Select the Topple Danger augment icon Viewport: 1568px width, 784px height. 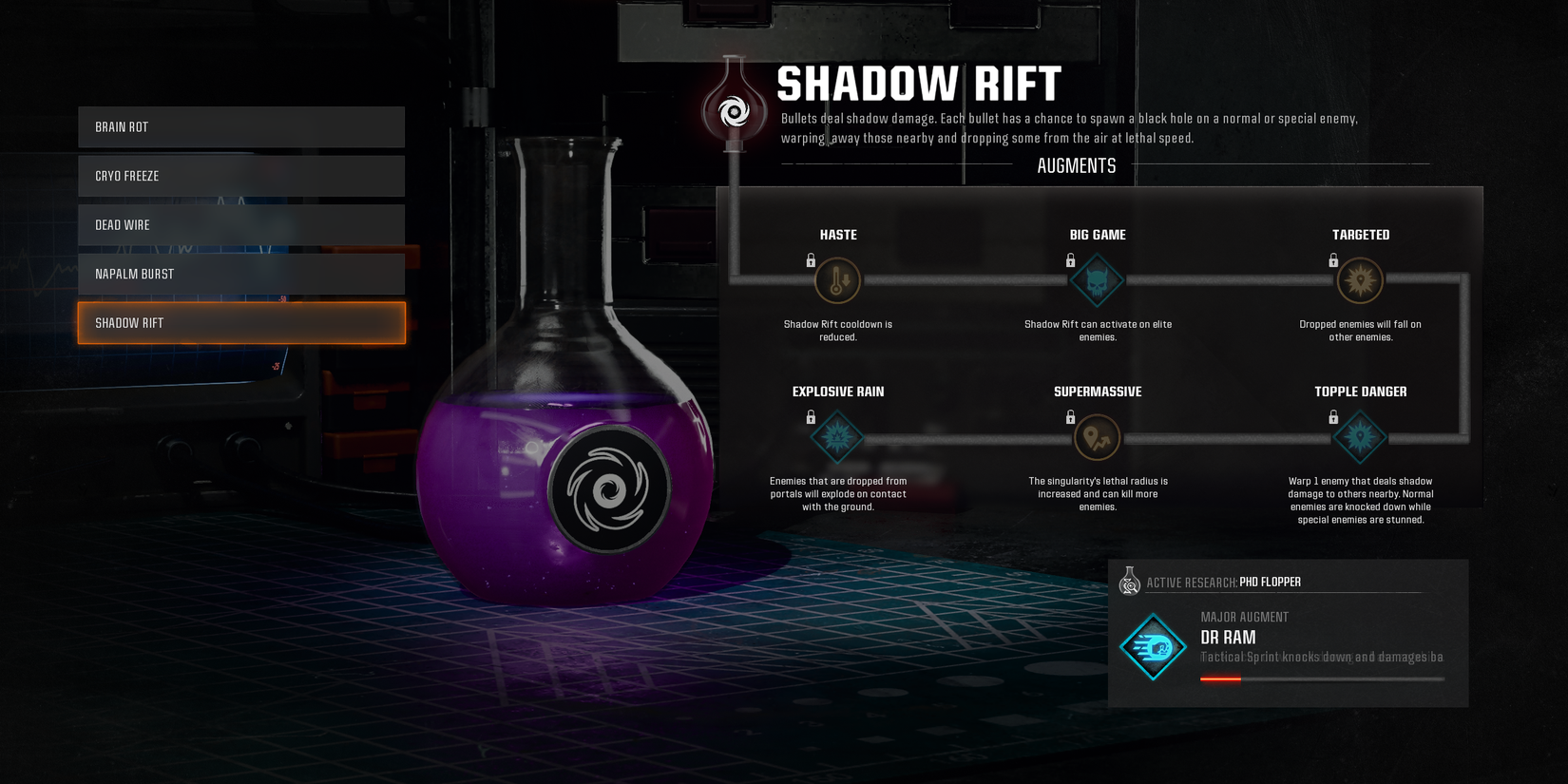click(x=1361, y=437)
